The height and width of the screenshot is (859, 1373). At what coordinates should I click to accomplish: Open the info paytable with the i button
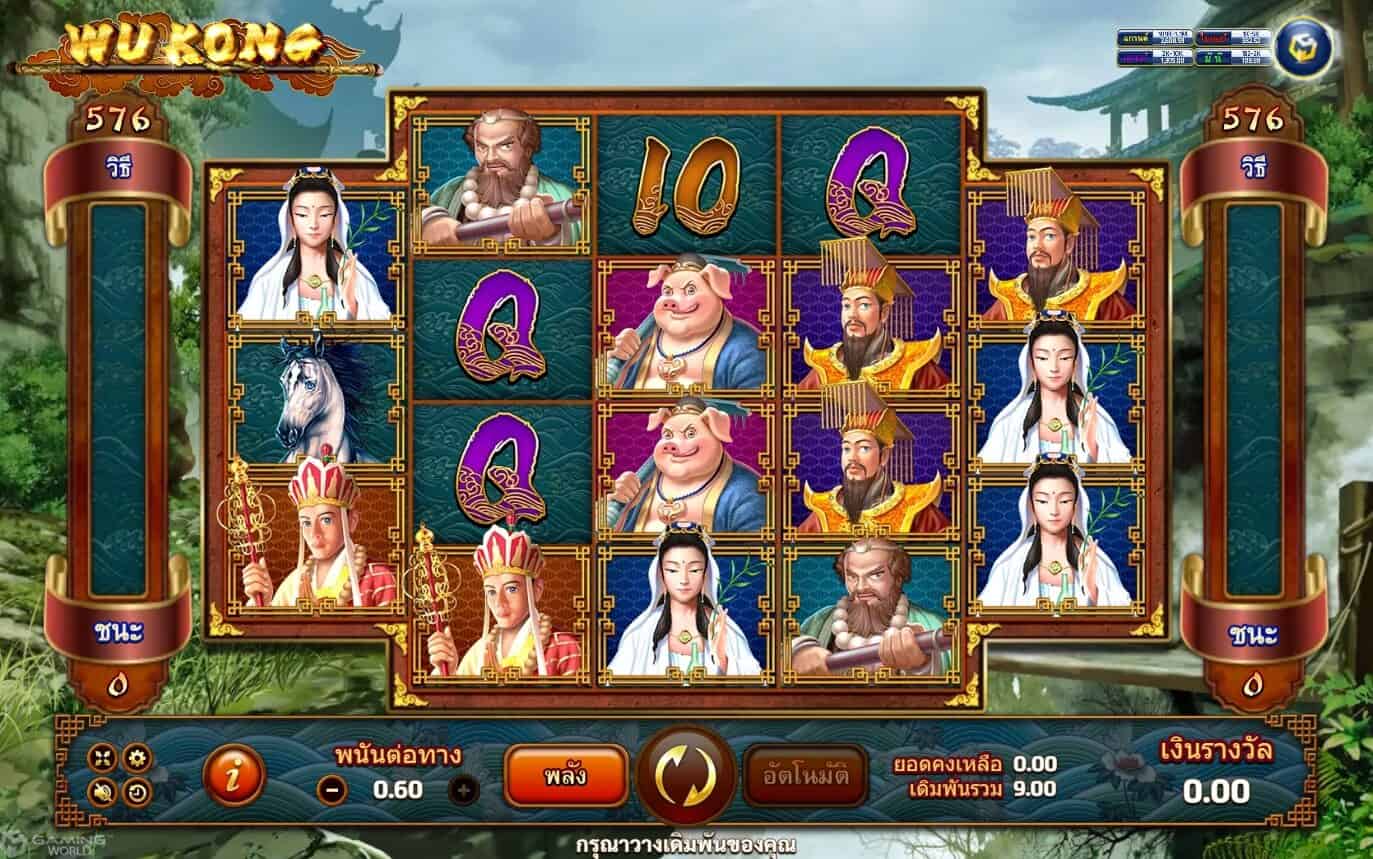233,775
